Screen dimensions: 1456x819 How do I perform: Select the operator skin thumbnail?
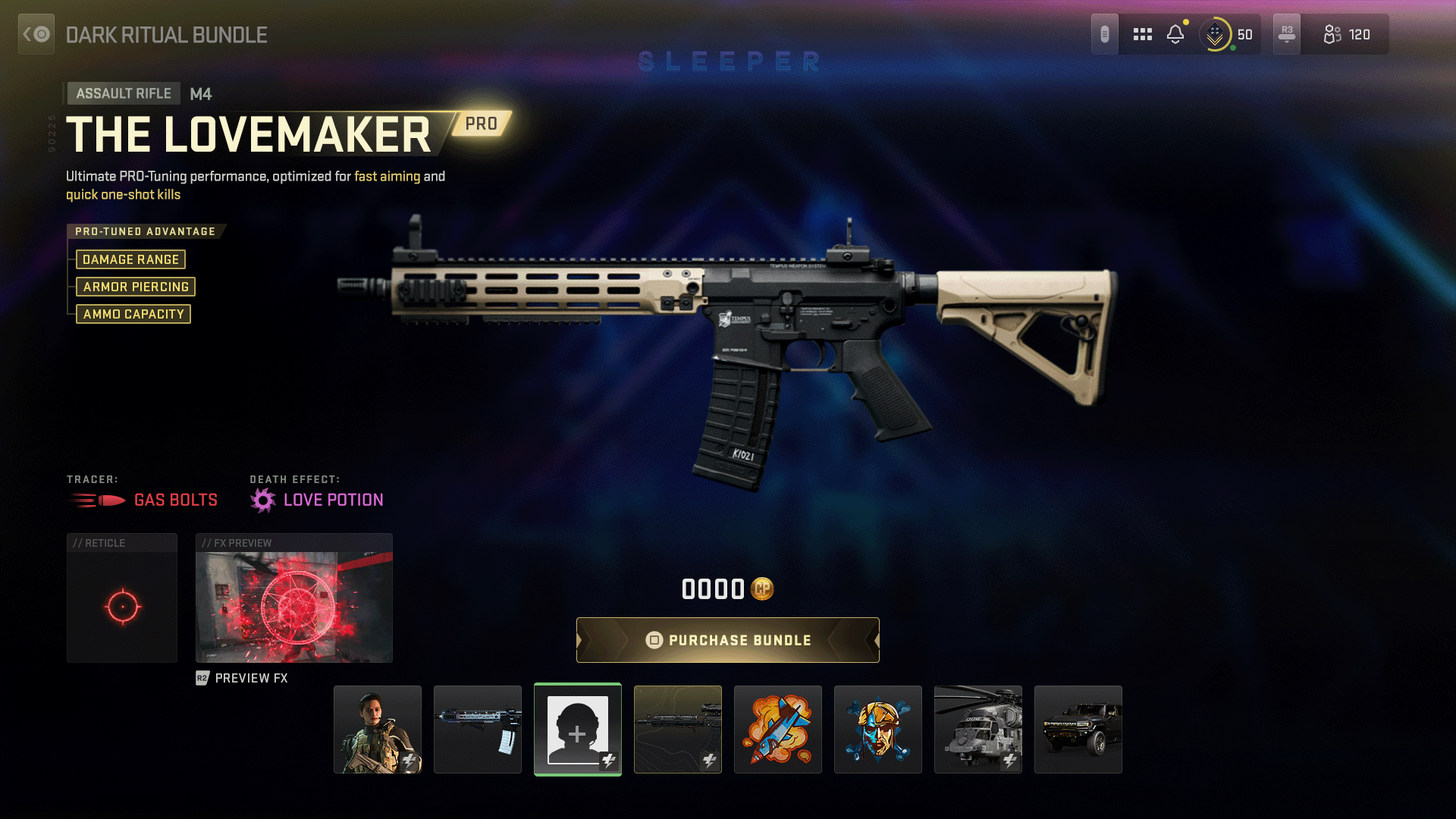pyautogui.click(x=378, y=730)
